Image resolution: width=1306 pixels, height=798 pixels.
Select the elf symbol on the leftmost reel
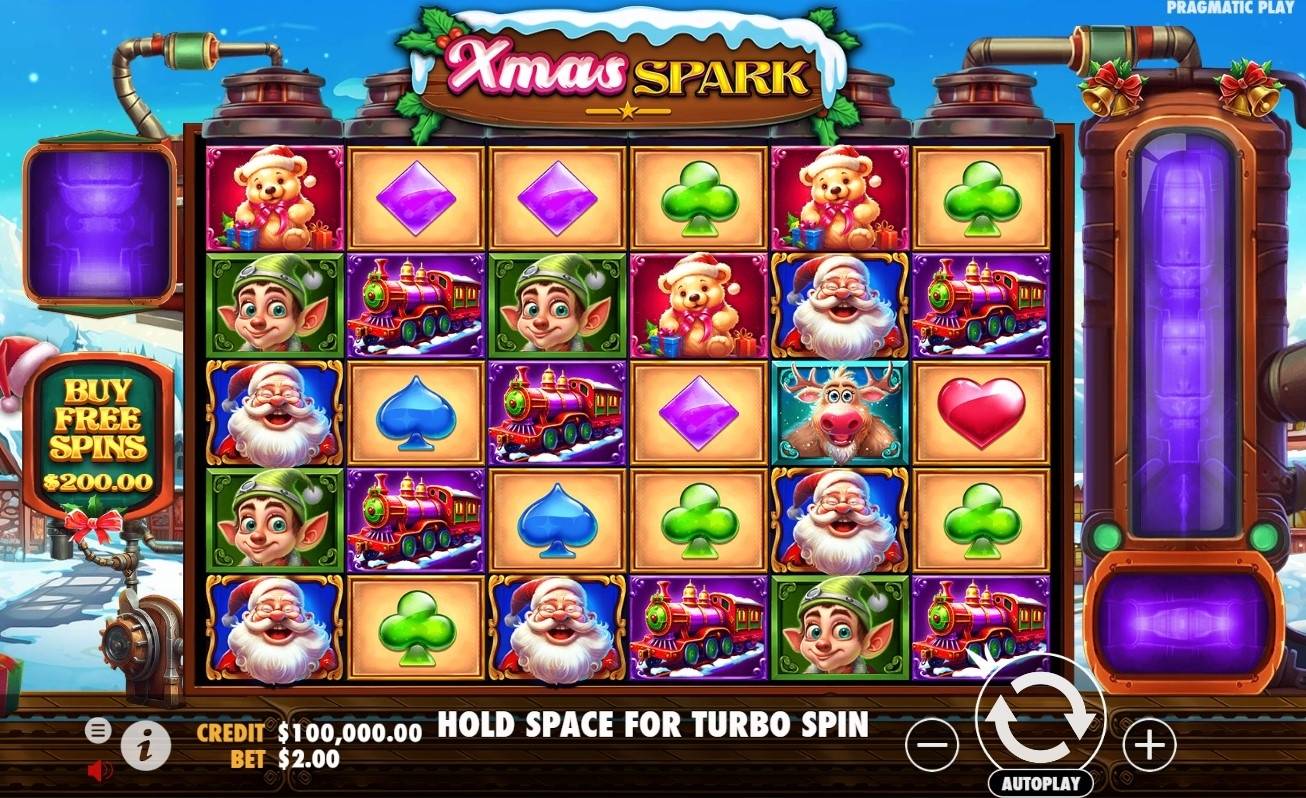click(269, 305)
